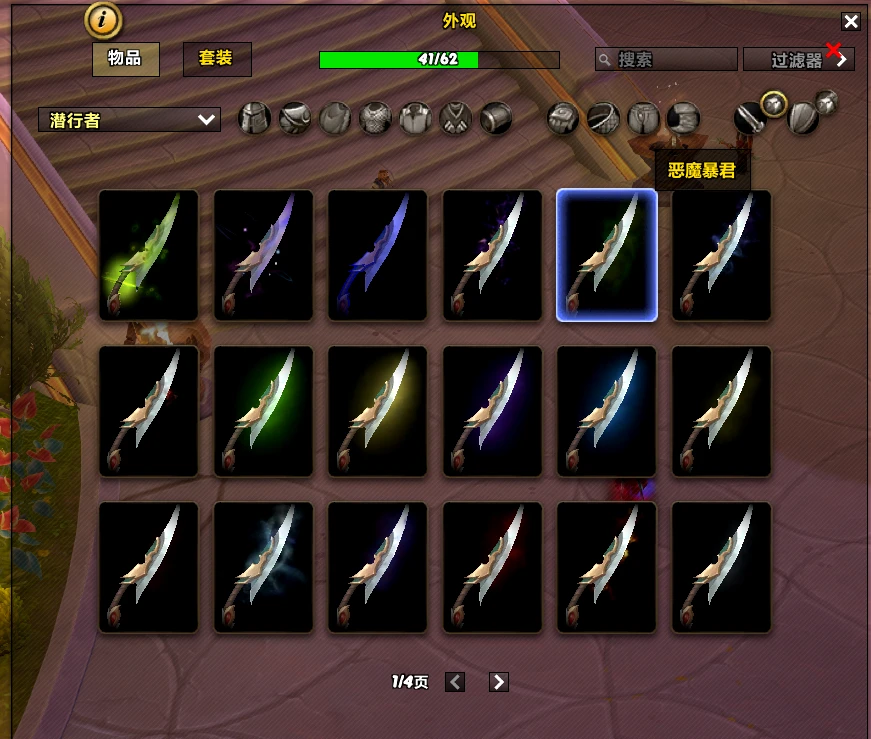
Task: Go to the next appearance page
Action: coord(499,682)
